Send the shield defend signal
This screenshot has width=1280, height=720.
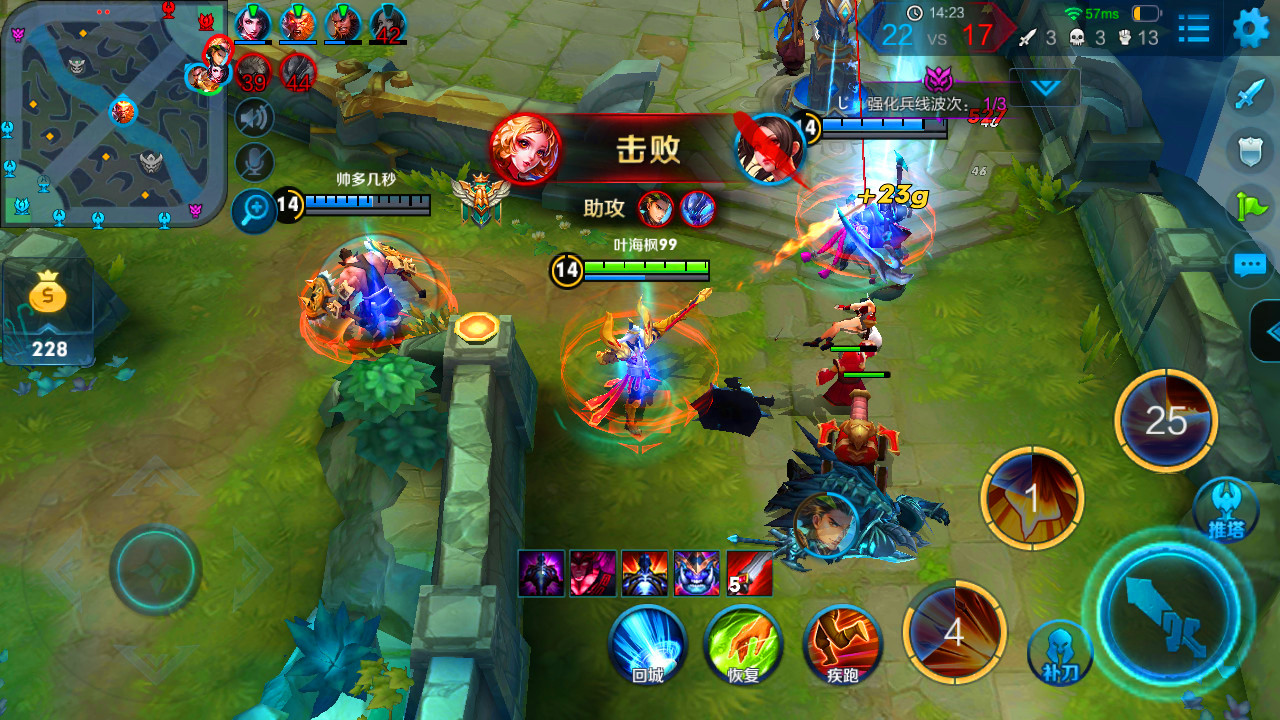[1250, 151]
